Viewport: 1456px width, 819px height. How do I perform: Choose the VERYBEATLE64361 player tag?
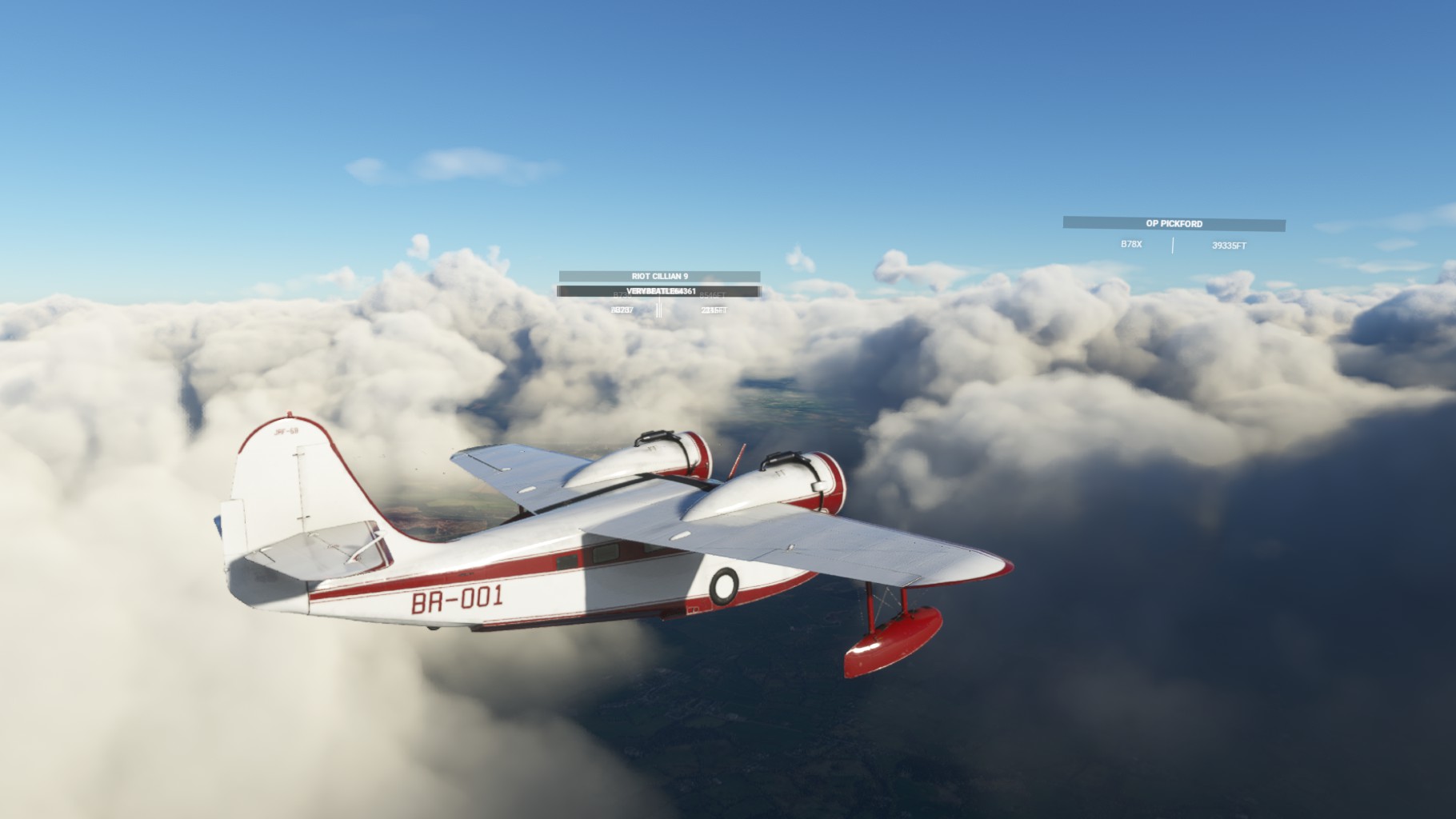pos(659,291)
